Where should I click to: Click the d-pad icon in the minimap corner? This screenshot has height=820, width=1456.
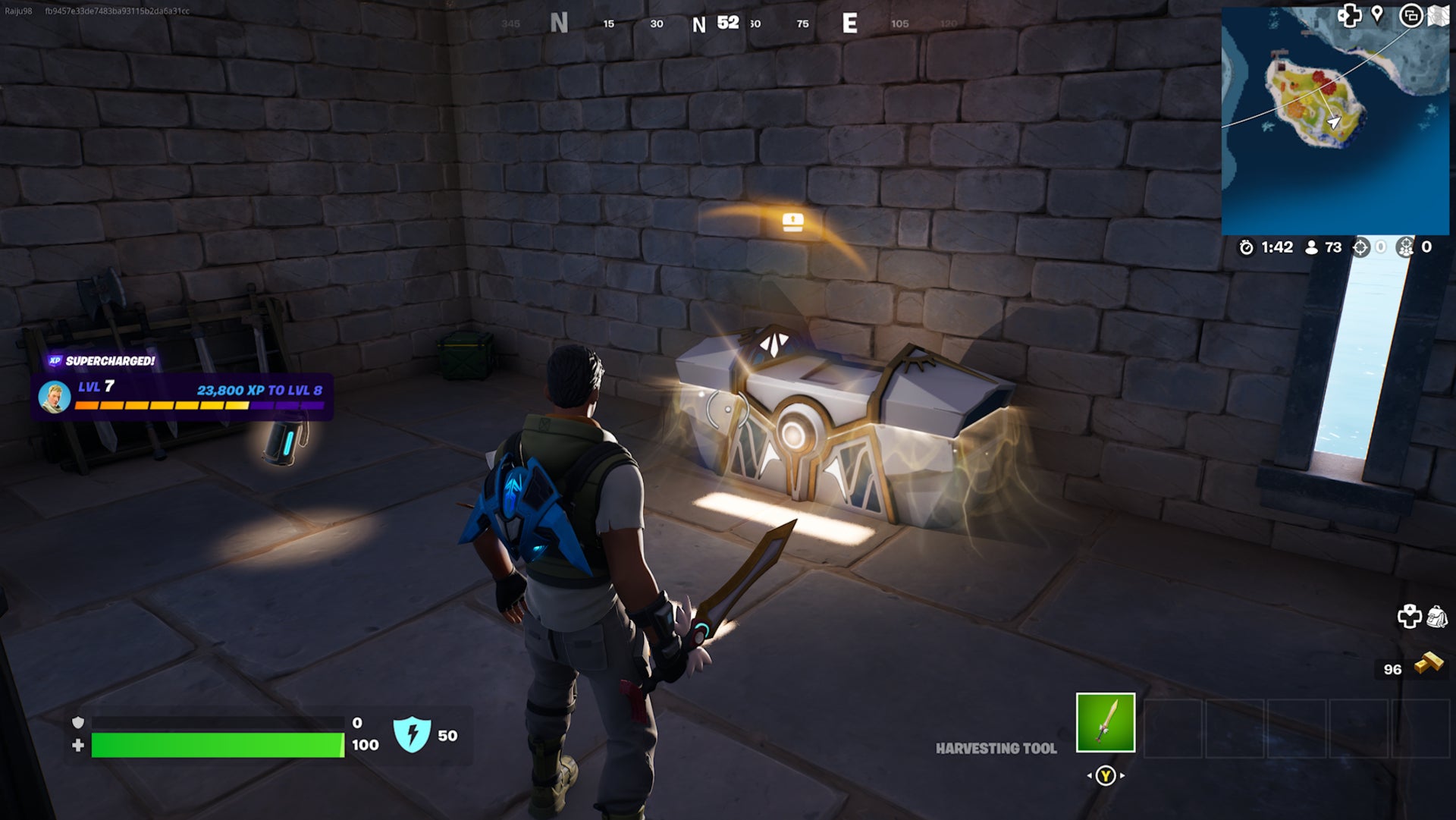(1350, 15)
